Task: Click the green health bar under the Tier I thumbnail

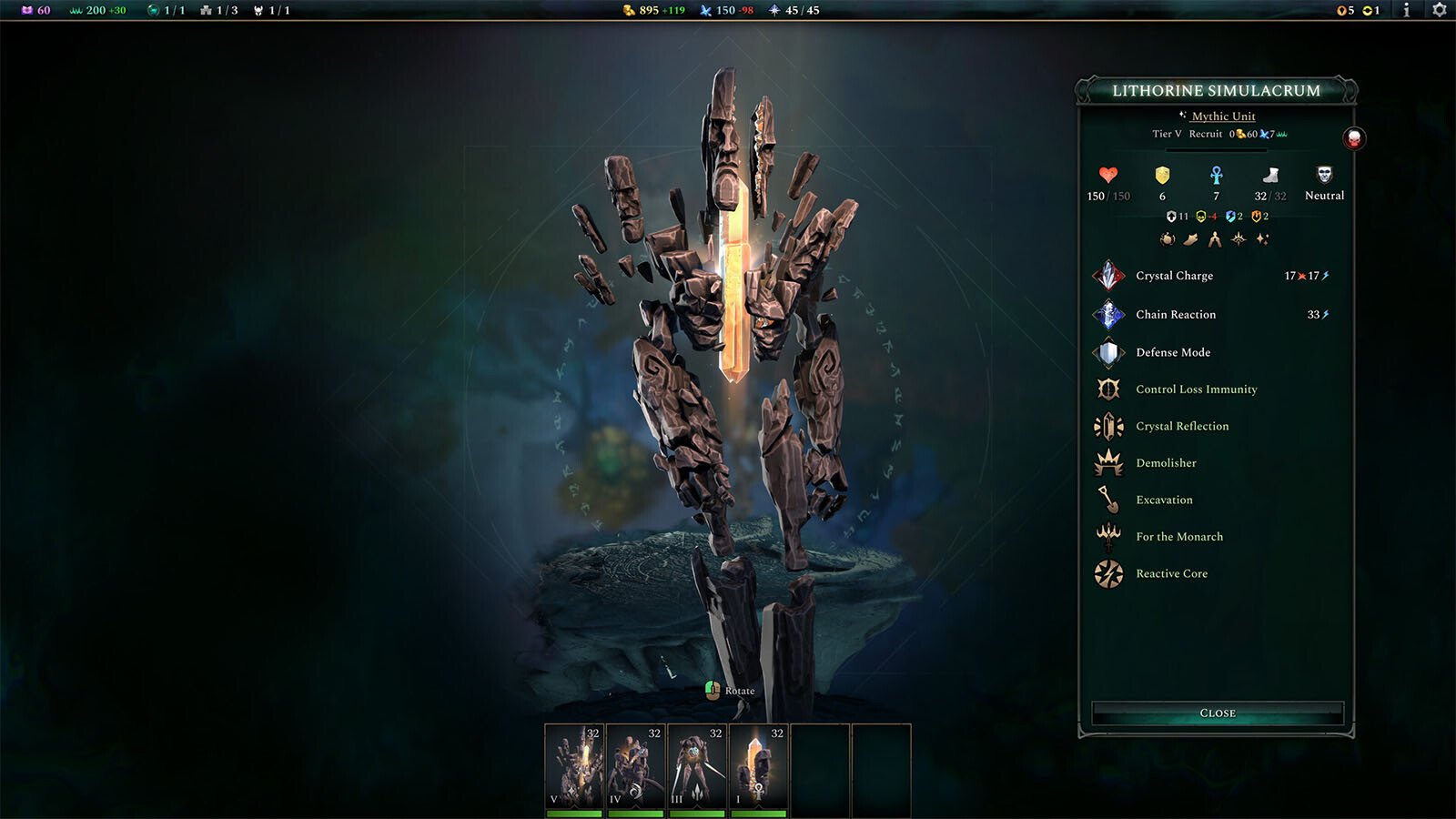Action: [758, 814]
